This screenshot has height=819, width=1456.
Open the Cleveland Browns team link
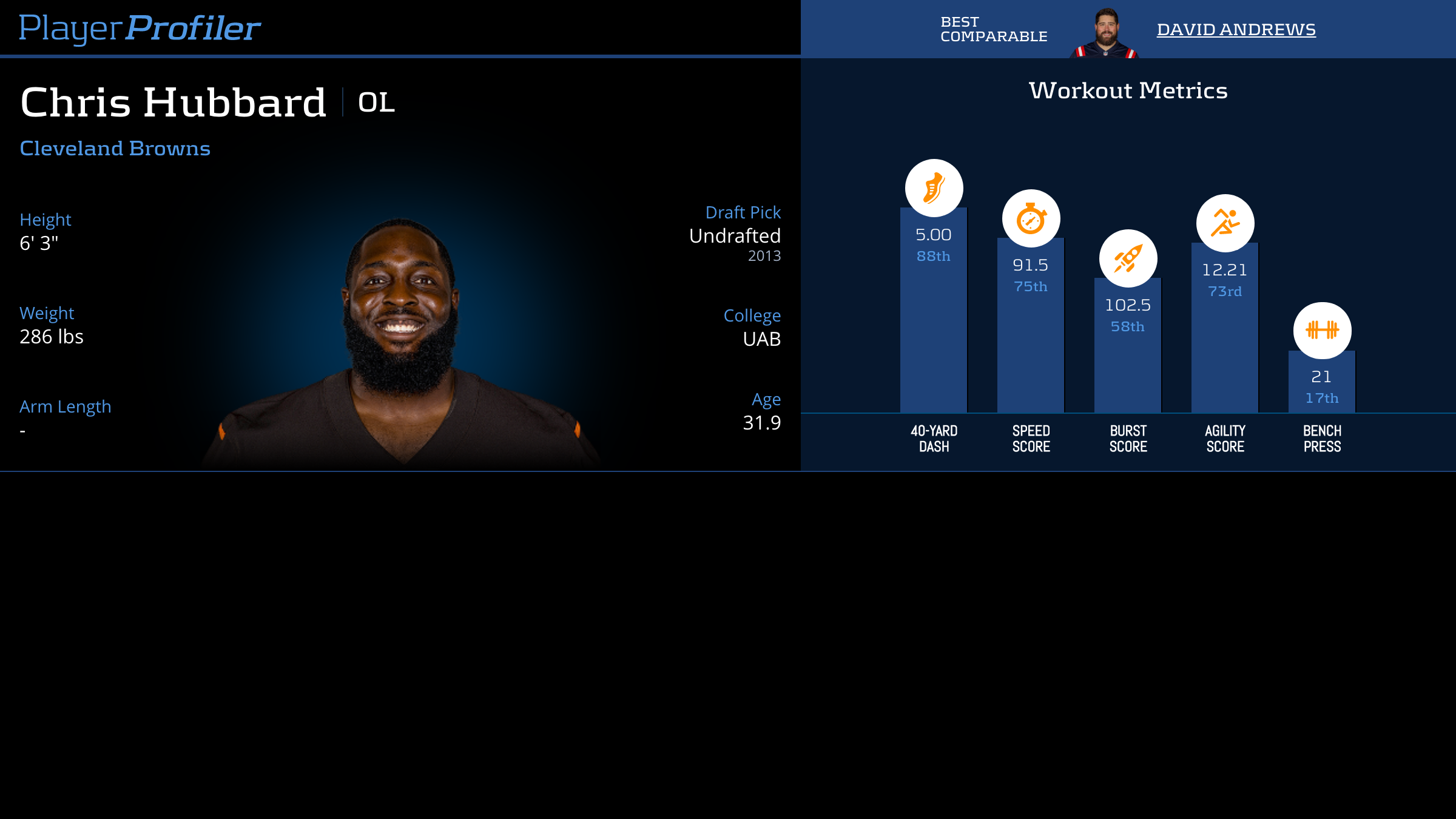115,148
